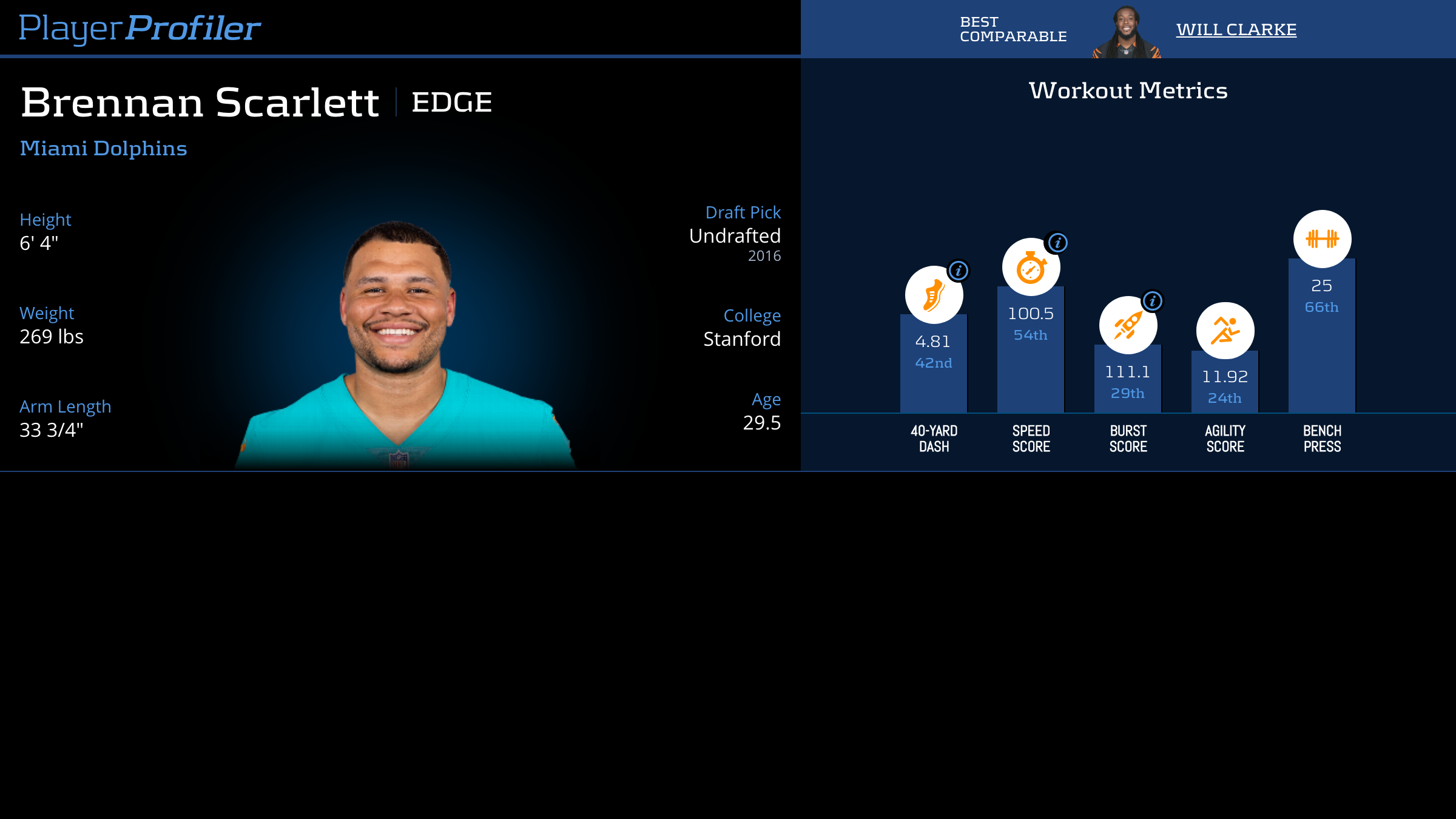Show info for the Speed Score metric
1456x819 pixels.
click(x=1057, y=243)
